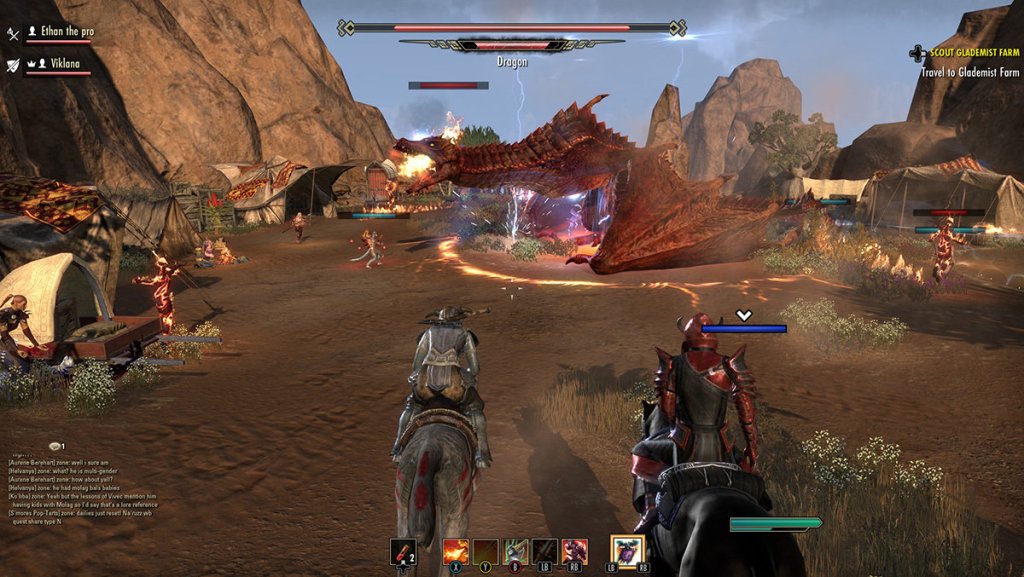
Task: Open the zone chat log
Action: click(82, 489)
